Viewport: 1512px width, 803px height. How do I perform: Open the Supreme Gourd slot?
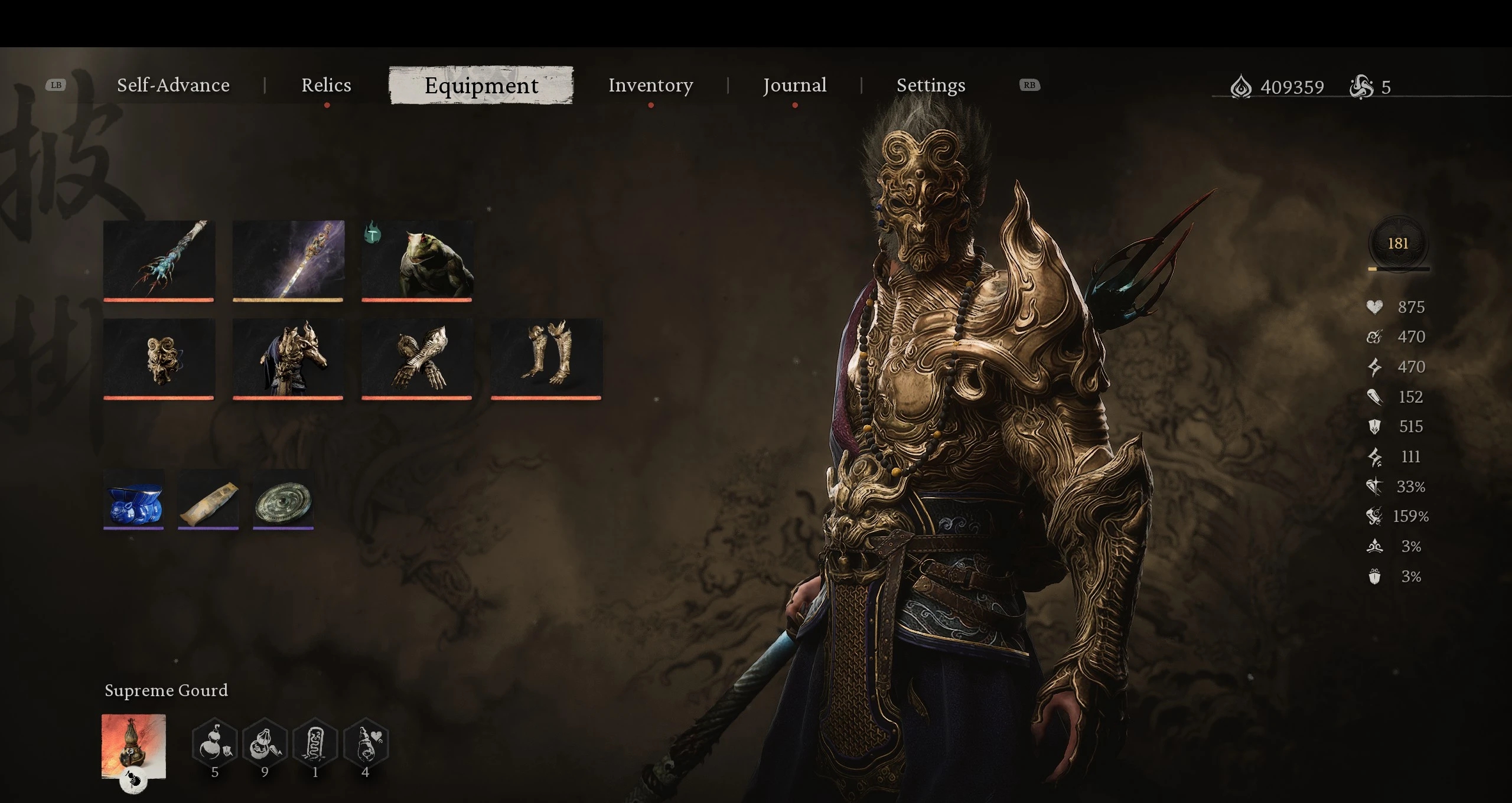[133, 746]
